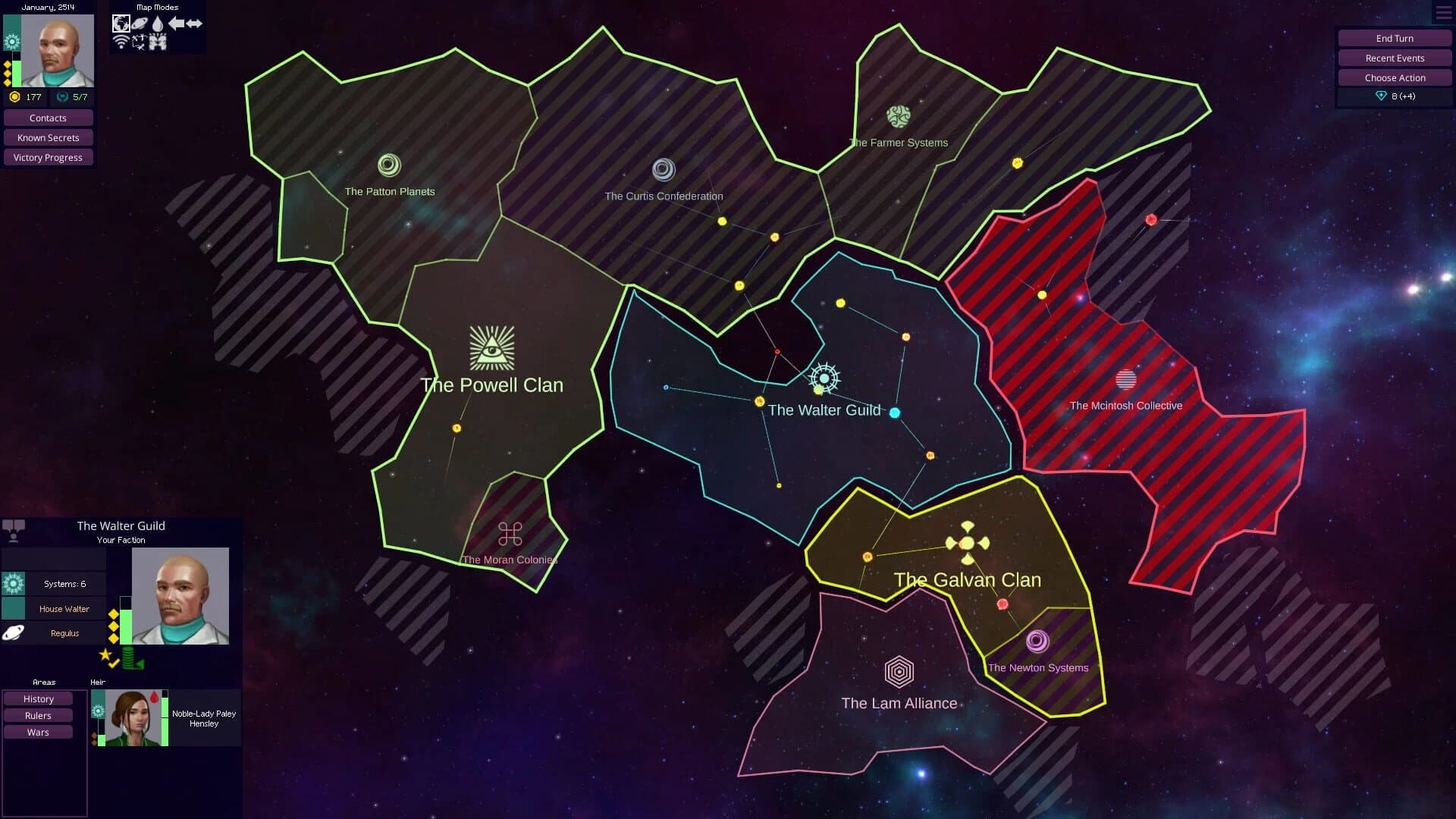Click The Lam Alliance hexagon emblem
Viewport: 1456px width, 819px height.
pyautogui.click(x=899, y=671)
